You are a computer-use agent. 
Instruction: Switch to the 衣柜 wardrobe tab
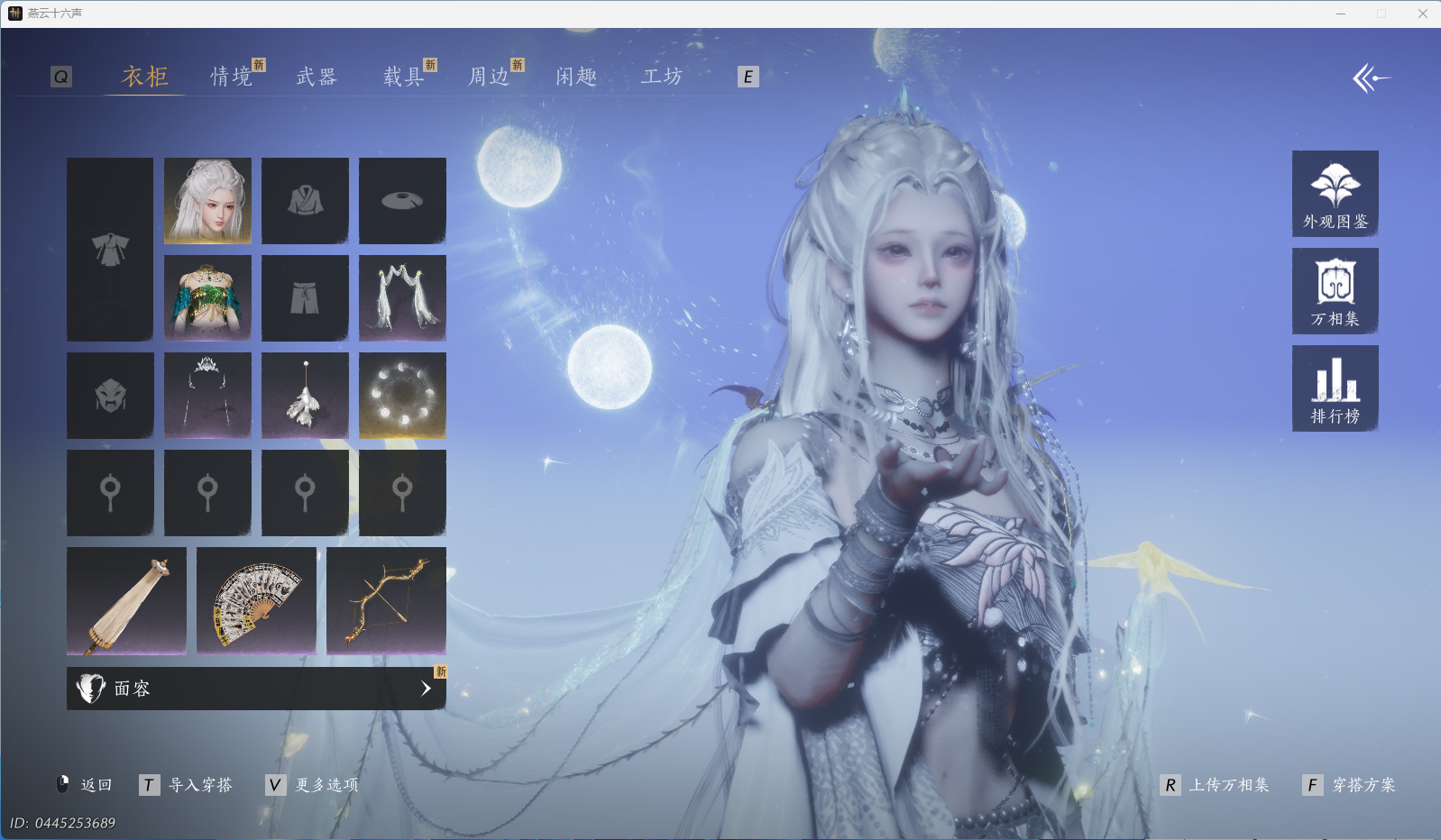145,77
